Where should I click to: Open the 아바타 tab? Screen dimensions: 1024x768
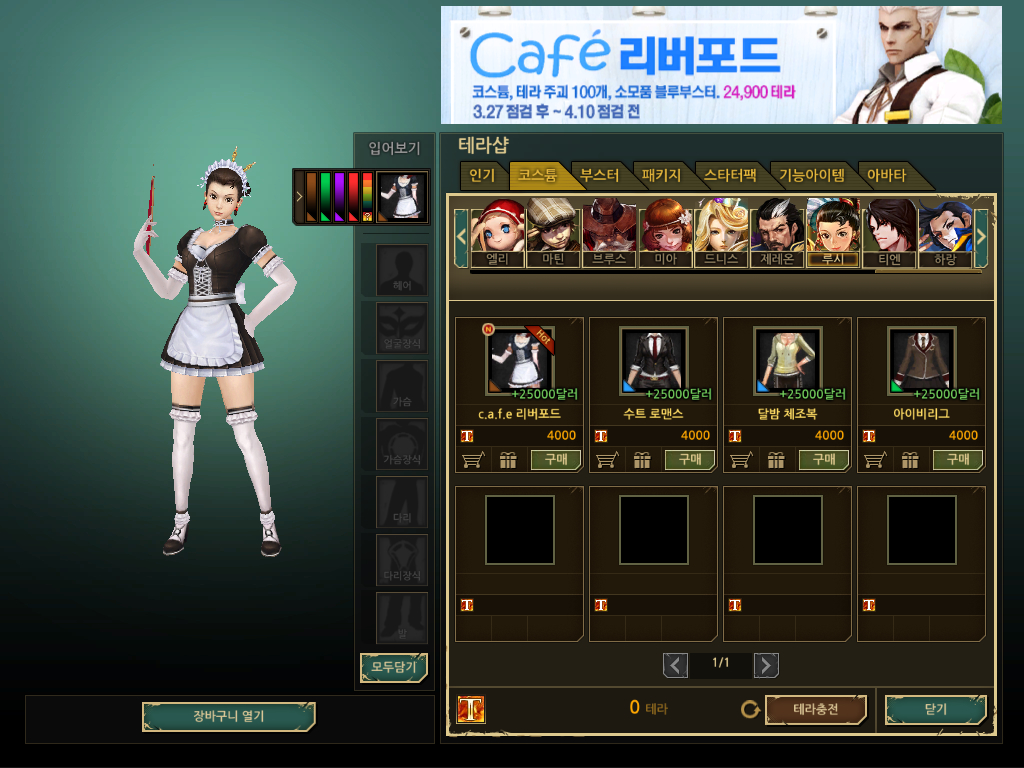887,176
